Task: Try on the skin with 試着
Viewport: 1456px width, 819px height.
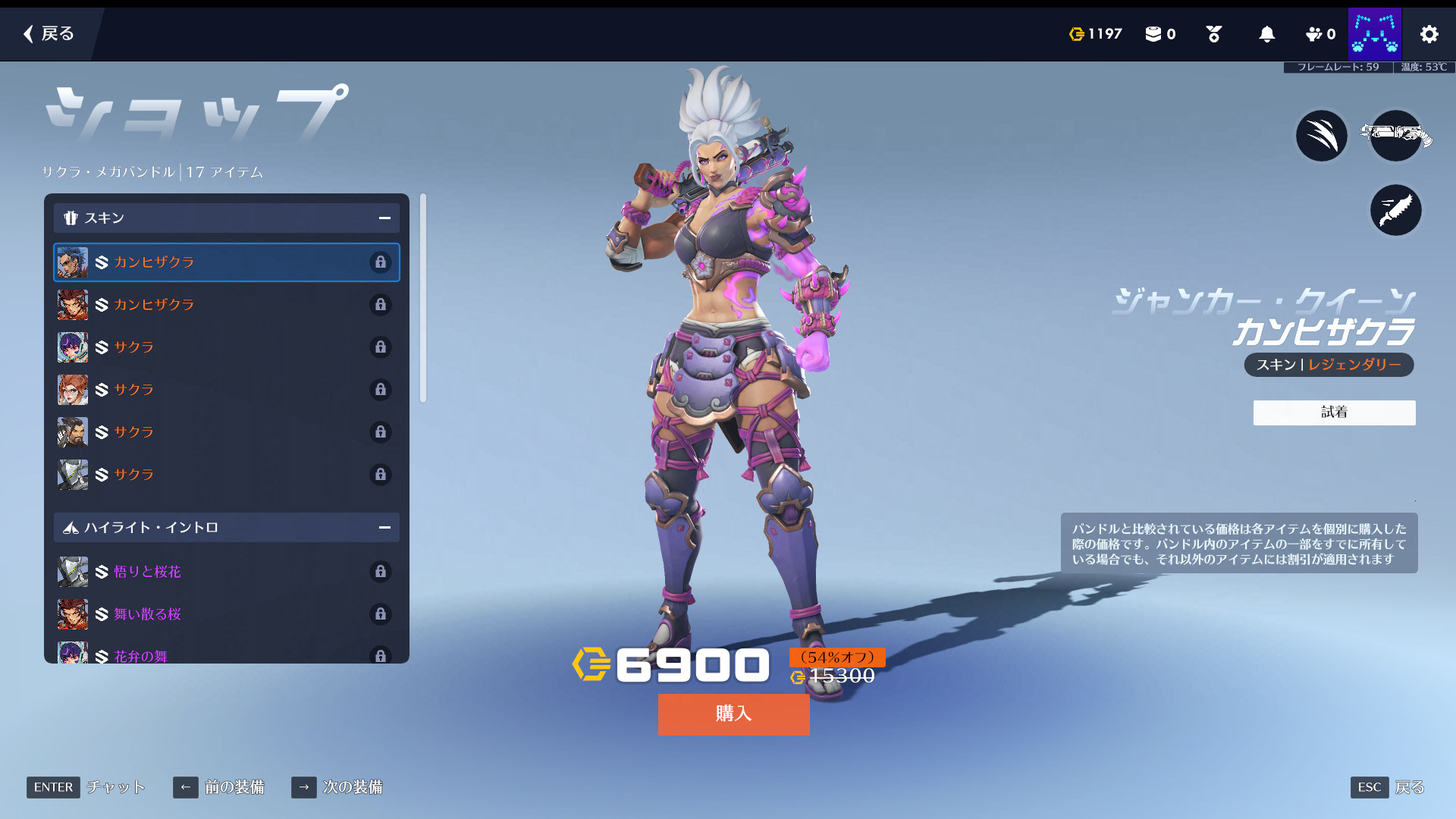Action: coord(1334,413)
